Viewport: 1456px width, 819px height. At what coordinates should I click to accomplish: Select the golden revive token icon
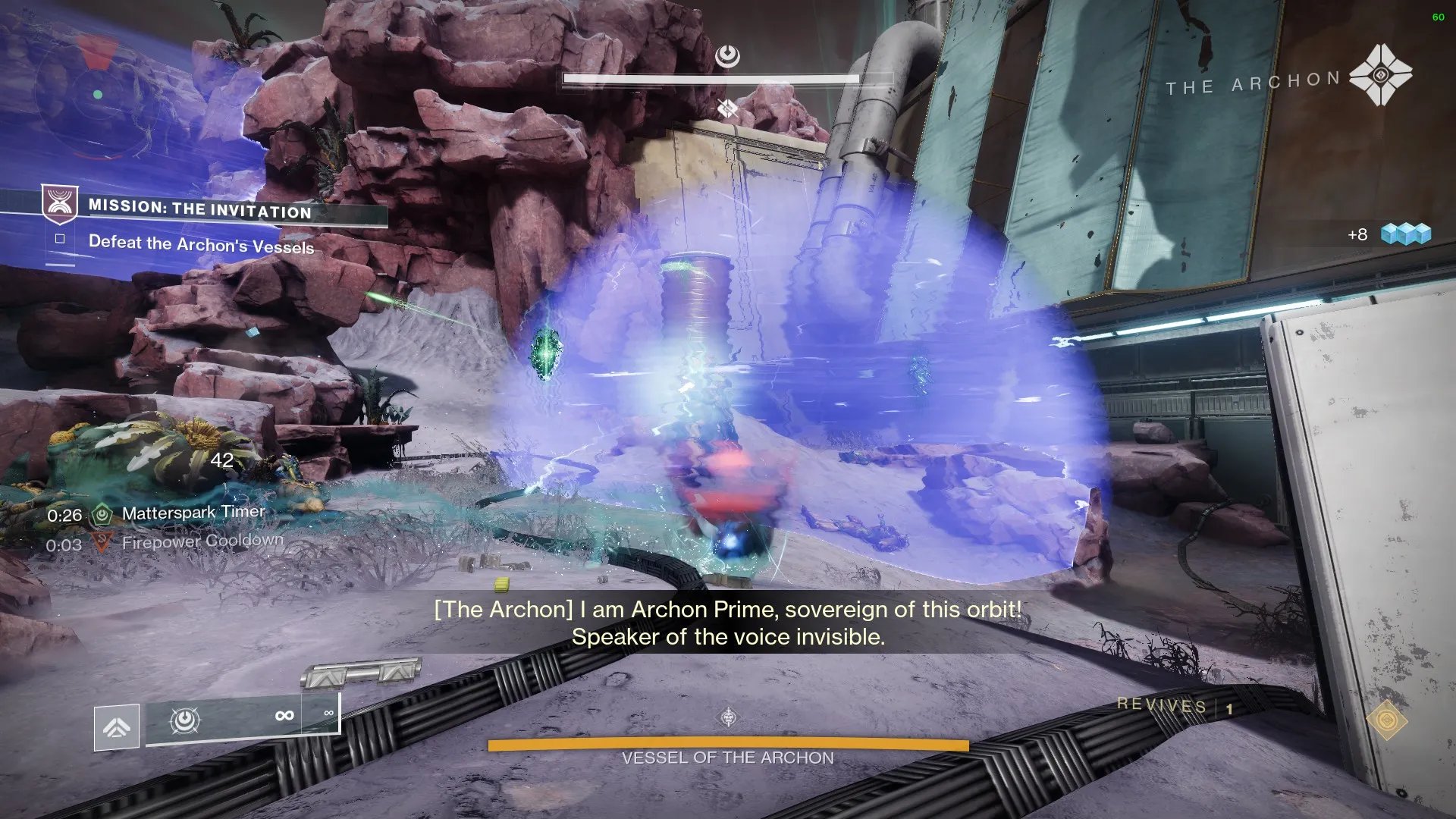[x=1386, y=719]
